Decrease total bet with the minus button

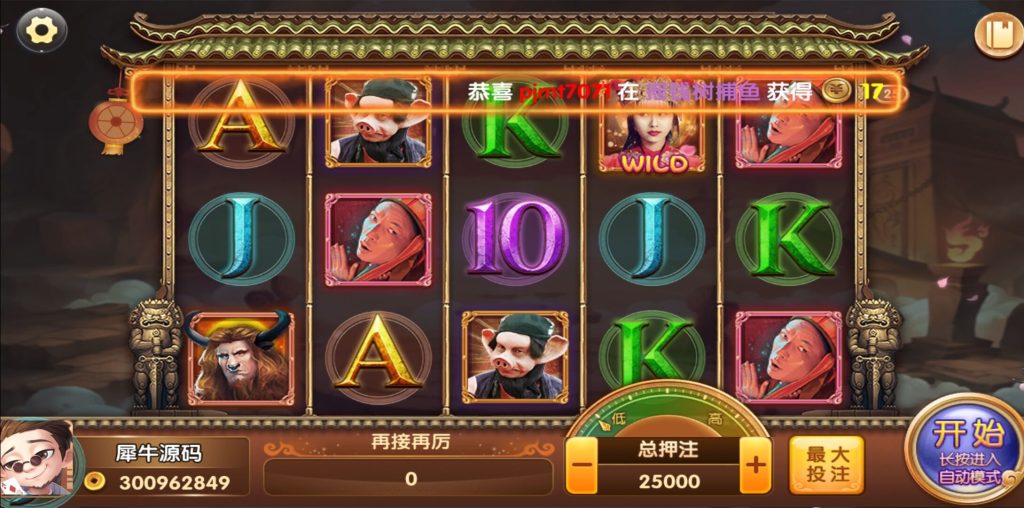click(584, 466)
